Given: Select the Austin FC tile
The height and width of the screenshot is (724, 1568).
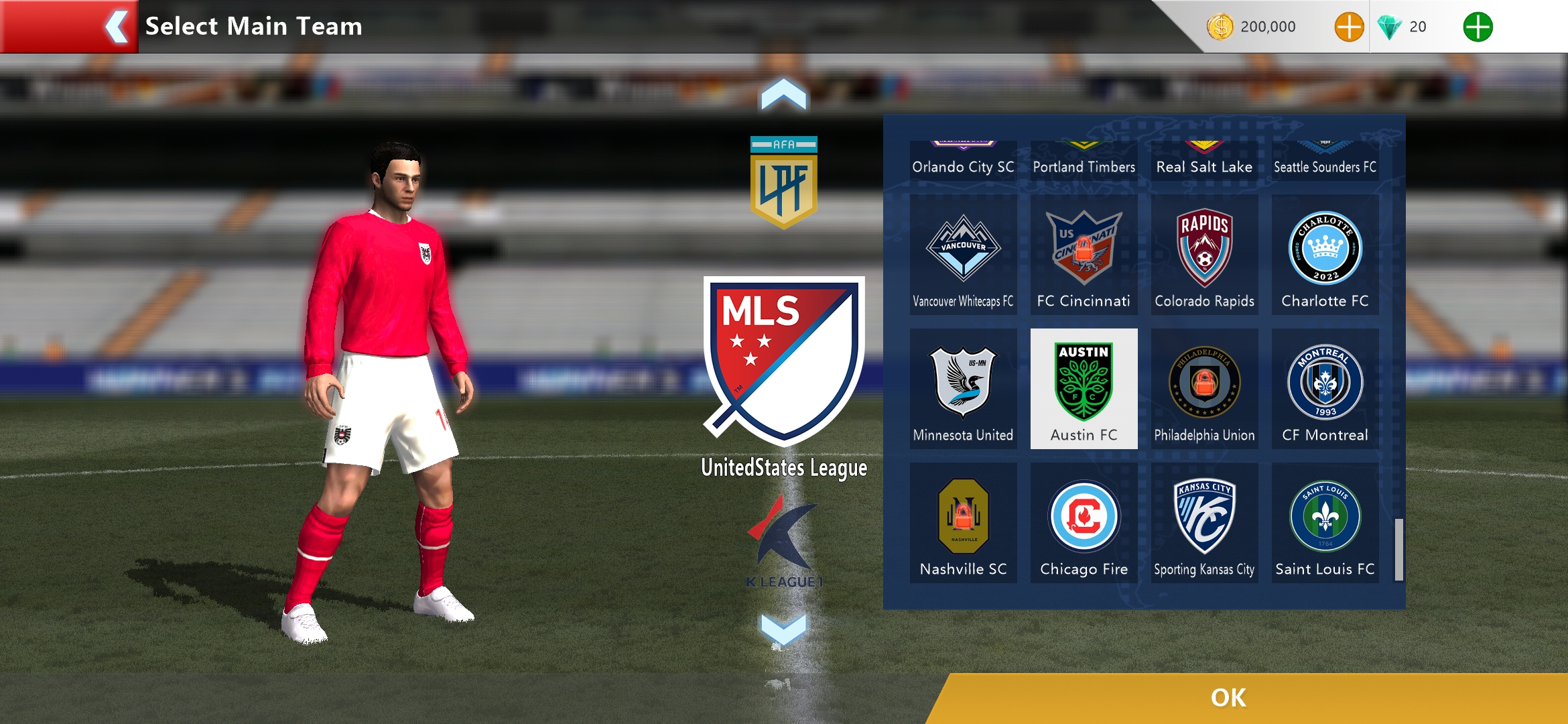Looking at the screenshot, I should pyautogui.click(x=1084, y=389).
